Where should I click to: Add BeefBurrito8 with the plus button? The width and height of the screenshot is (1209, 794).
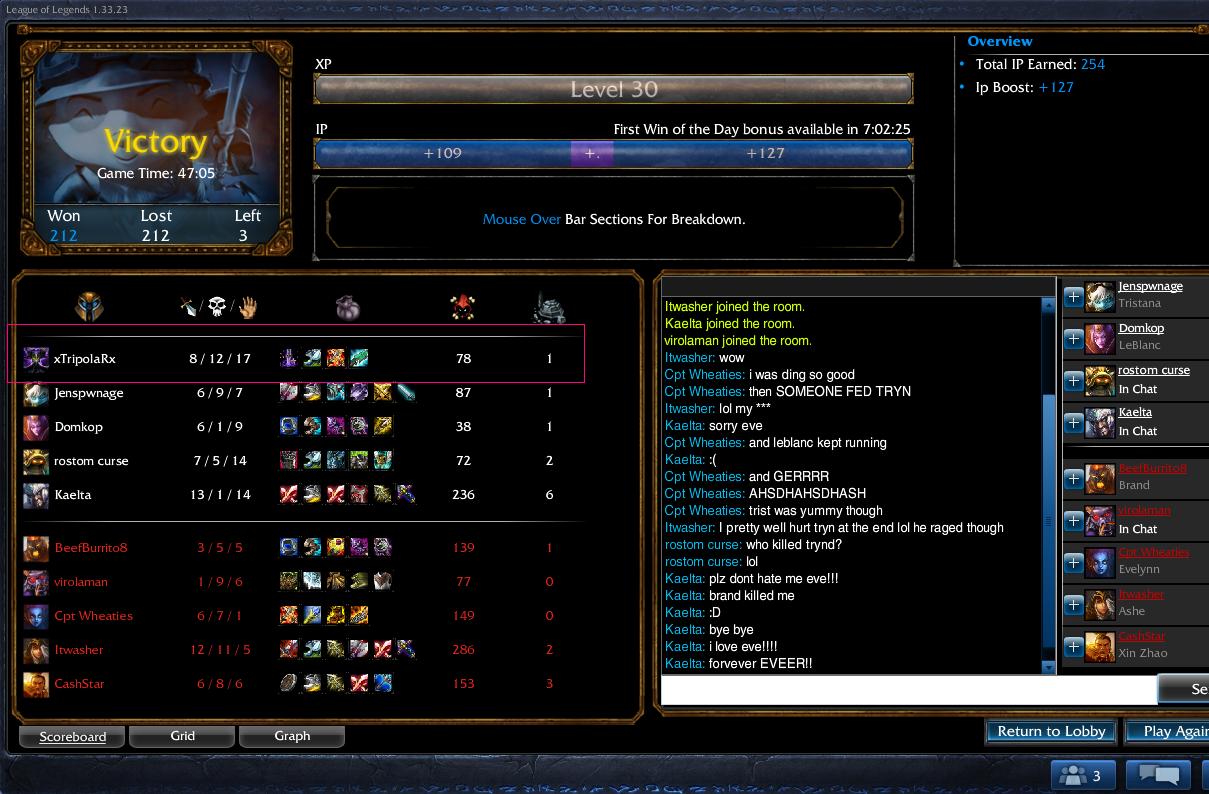1073,478
